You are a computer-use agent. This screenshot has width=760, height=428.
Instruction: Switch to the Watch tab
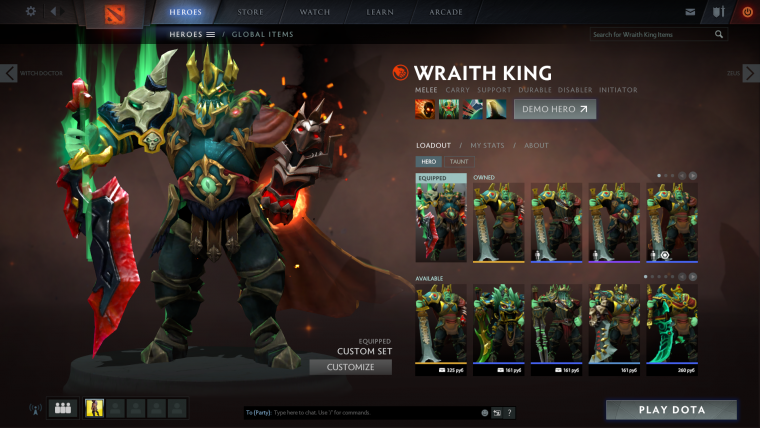(x=316, y=12)
